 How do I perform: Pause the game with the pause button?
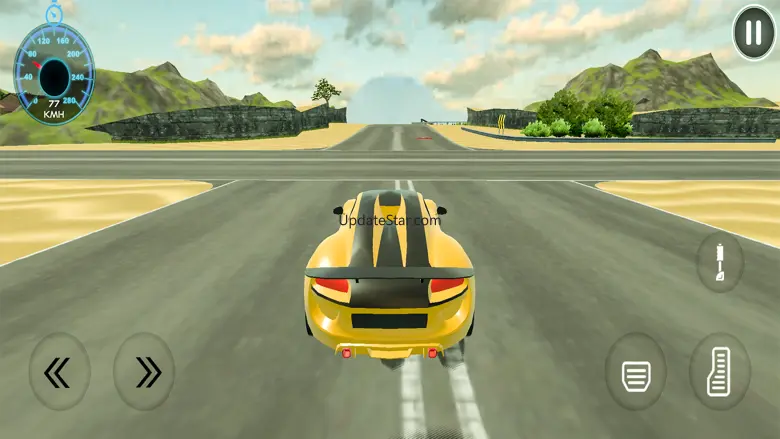coord(754,33)
